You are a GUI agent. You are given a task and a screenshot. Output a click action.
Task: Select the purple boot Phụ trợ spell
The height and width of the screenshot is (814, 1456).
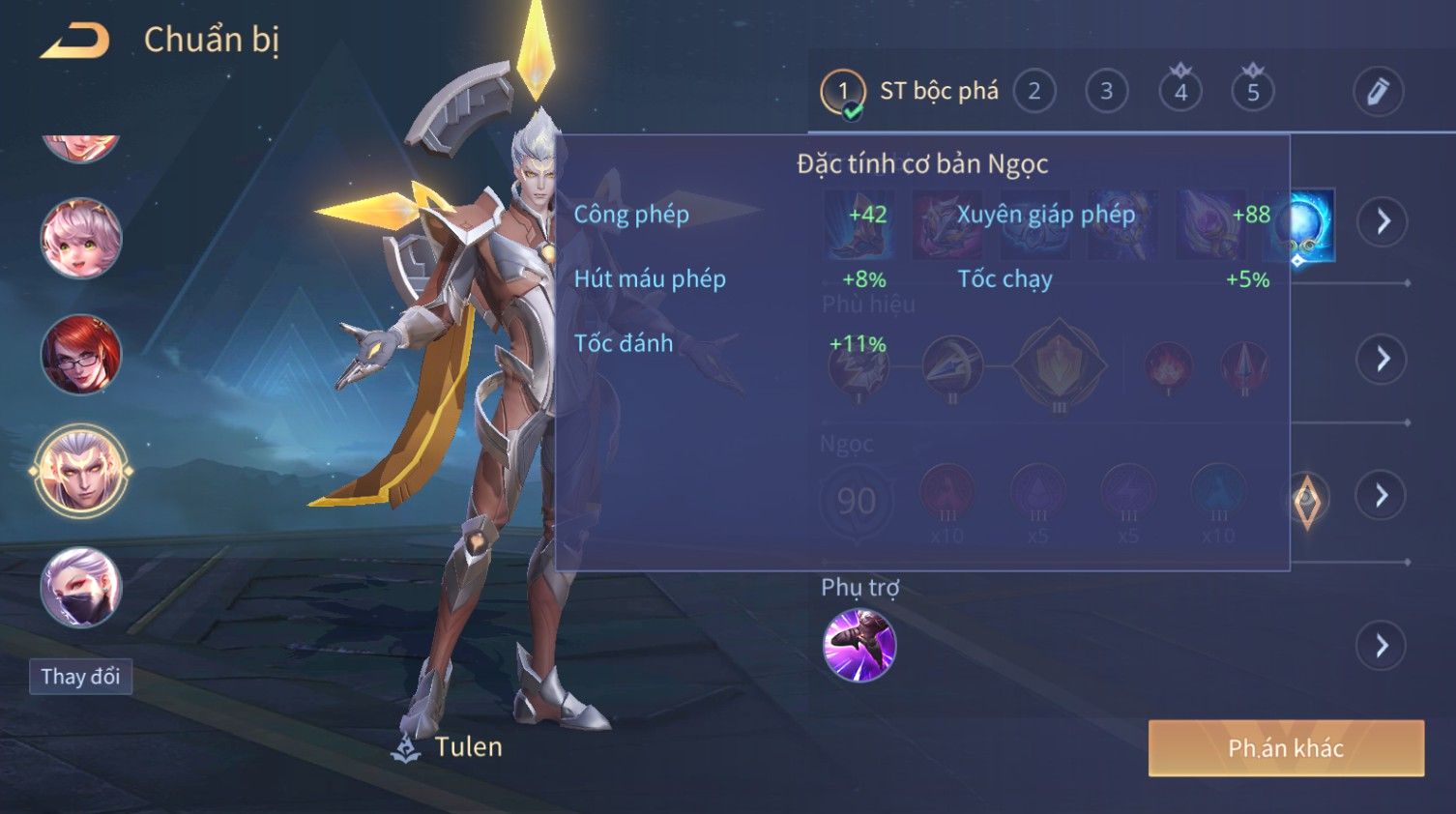[x=859, y=645]
